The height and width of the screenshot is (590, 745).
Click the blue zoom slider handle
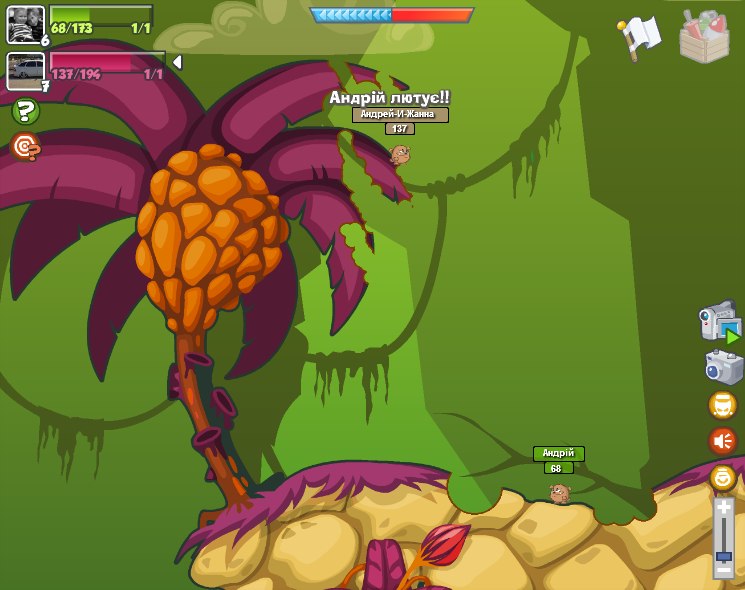pos(723,555)
